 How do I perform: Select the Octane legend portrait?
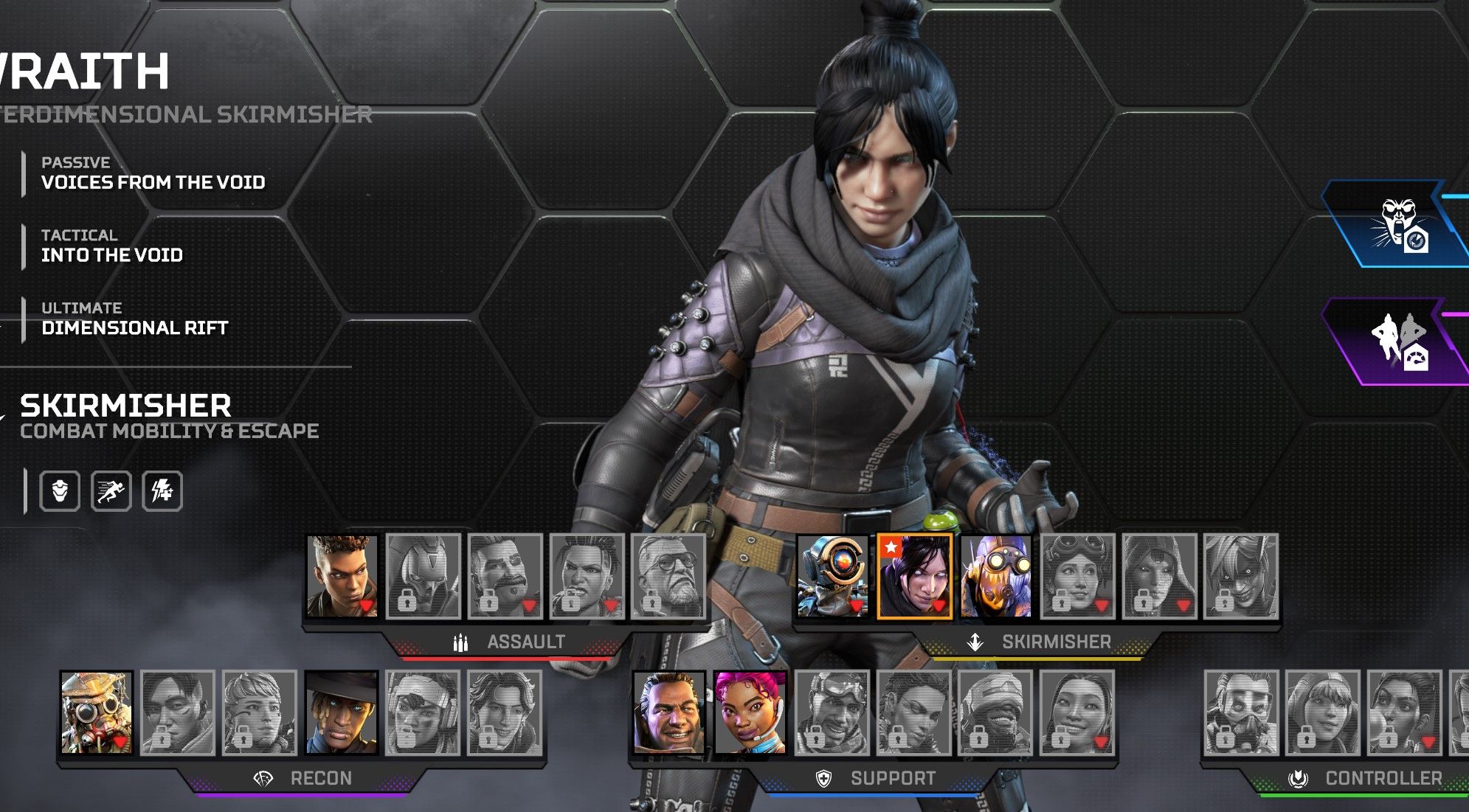[996, 576]
